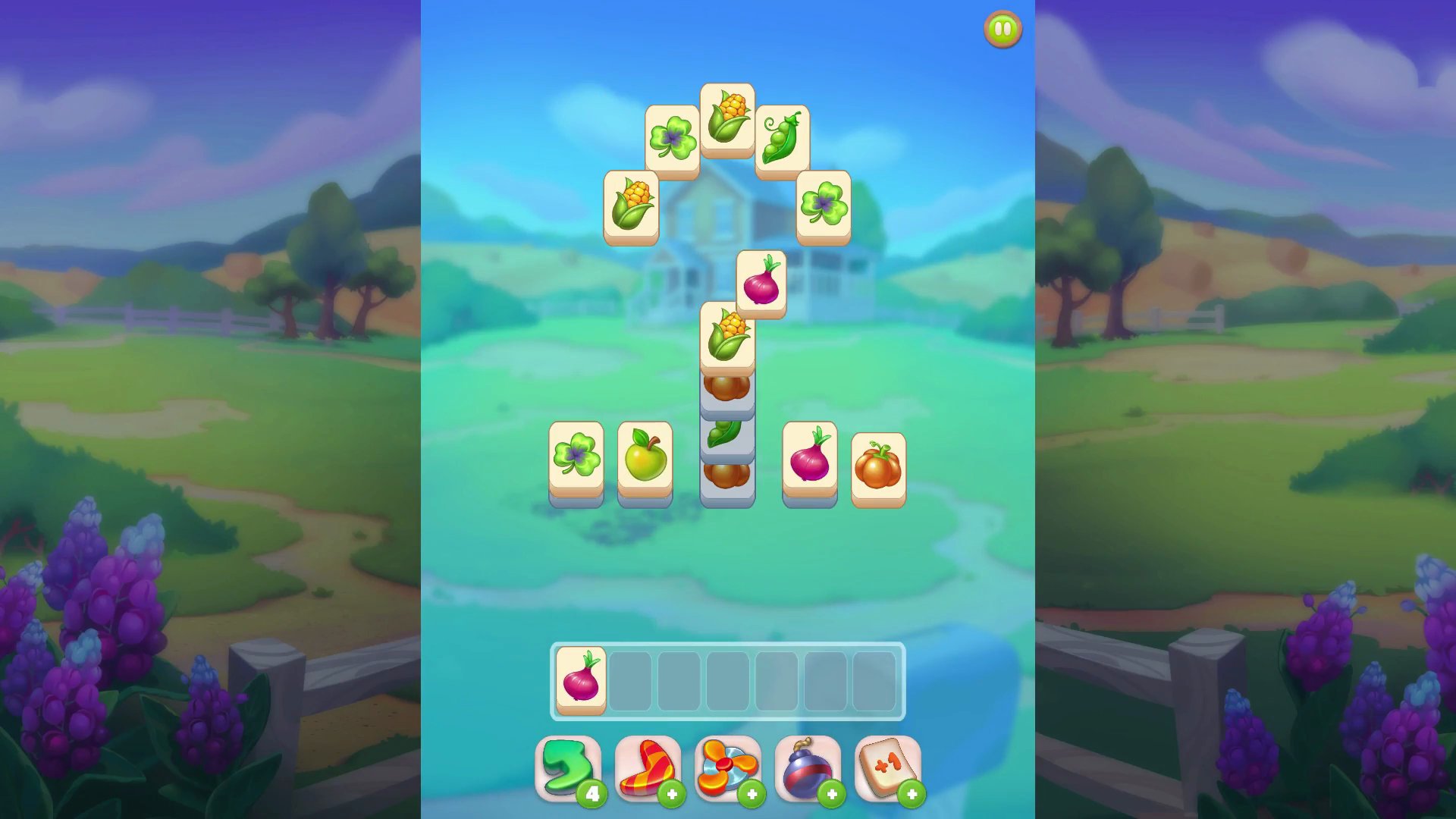The width and height of the screenshot is (1456, 819).
Task: Tap the clover tile at the arch's right end
Action: click(x=824, y=202)
